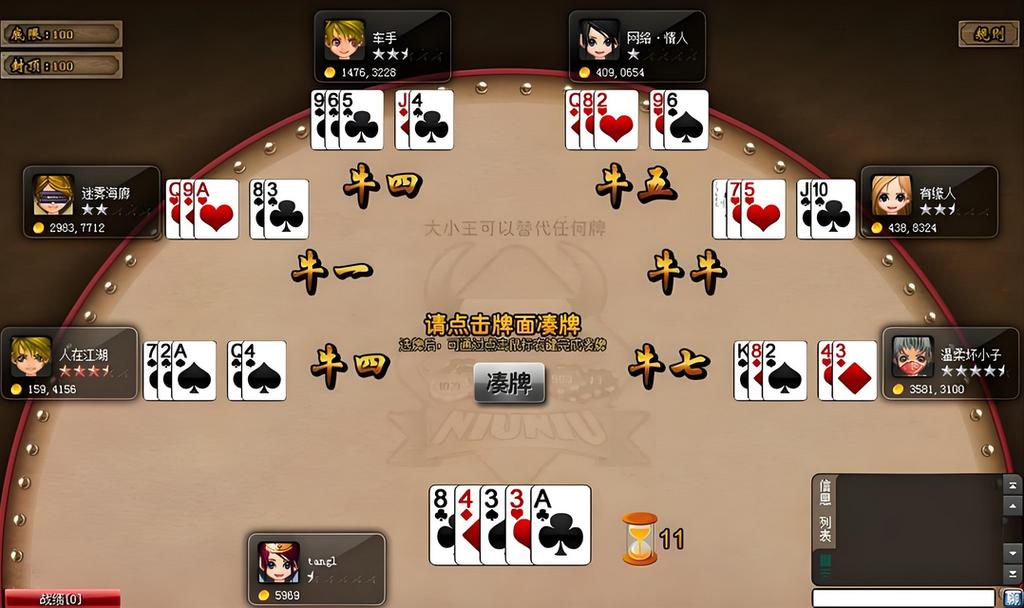
Task: Open the 战绩 record tab
Action: point(60,599)
